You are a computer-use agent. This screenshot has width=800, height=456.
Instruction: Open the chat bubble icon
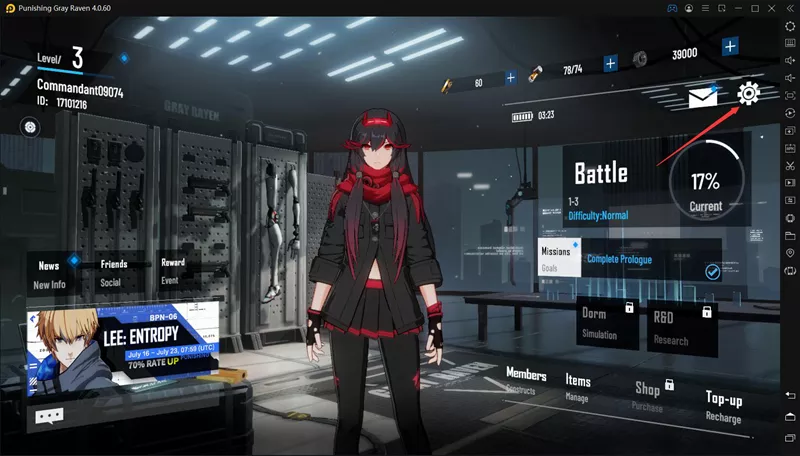[48, 416]
